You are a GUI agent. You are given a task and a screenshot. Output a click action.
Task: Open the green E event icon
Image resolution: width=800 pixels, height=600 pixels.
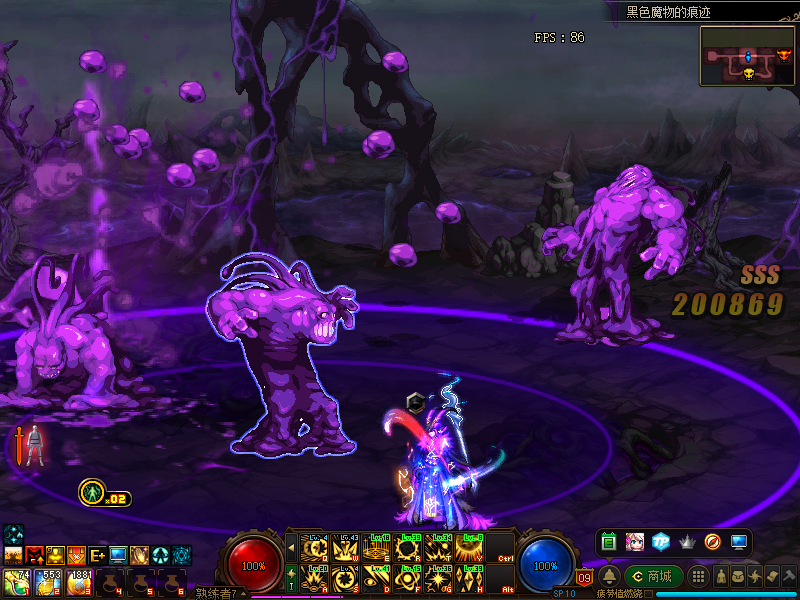click(608, 541)
